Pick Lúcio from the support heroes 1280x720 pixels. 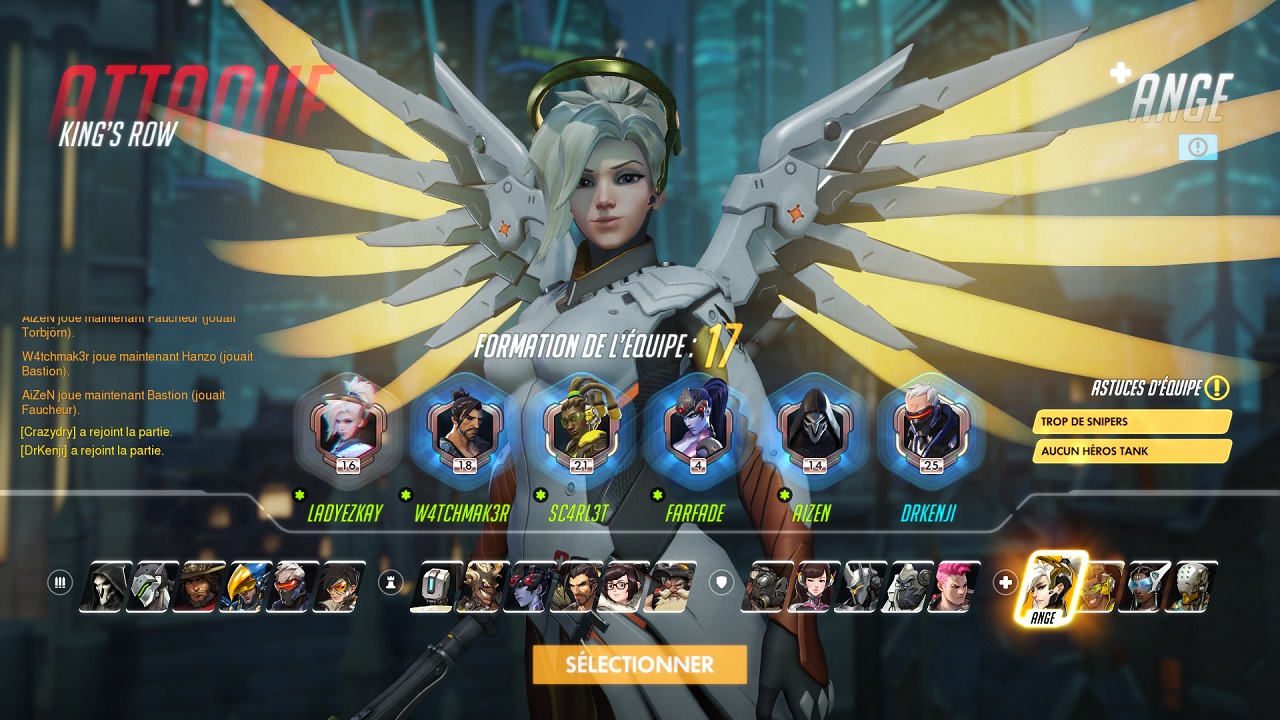pos(1098,587)
